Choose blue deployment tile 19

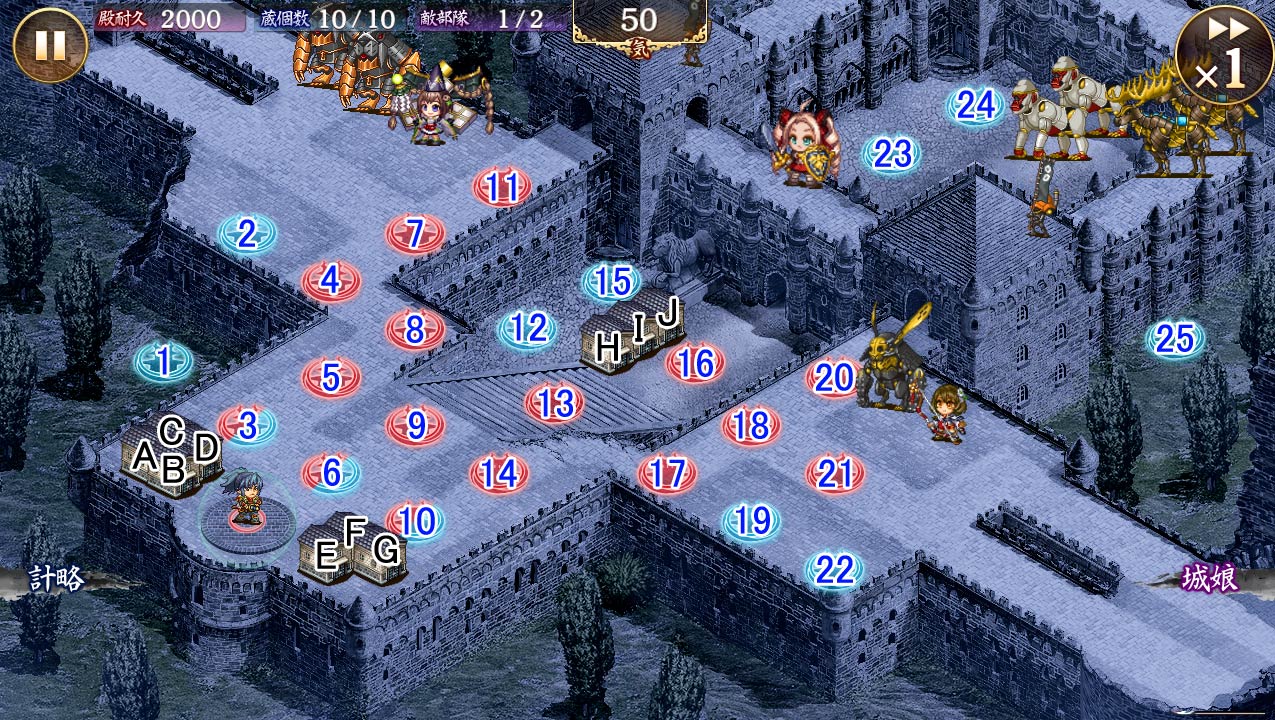[751, 521]
